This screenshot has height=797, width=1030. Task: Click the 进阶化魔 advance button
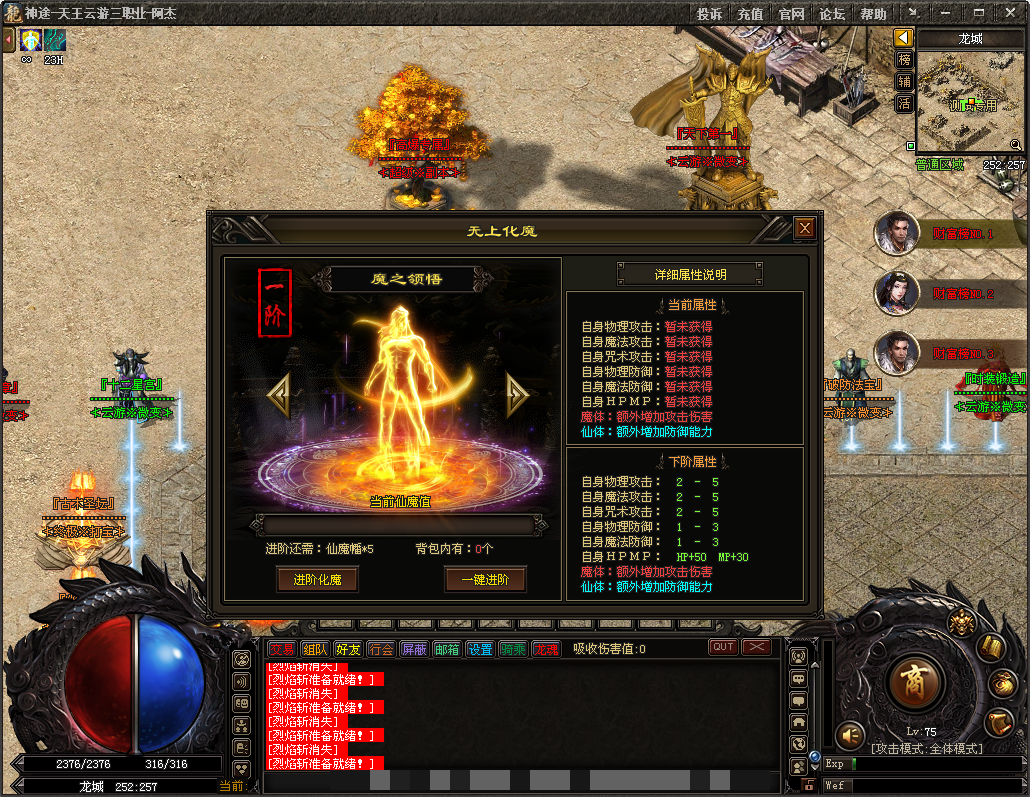317,580
